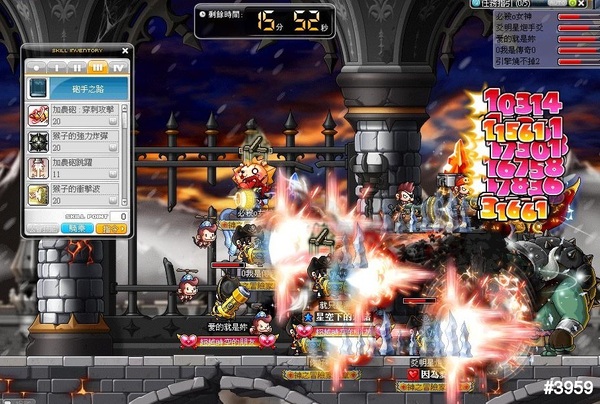Choose the 猴子的強力炸彈 skill icon
The height and width of the screenshot is (404, 600).
[38, 139]
